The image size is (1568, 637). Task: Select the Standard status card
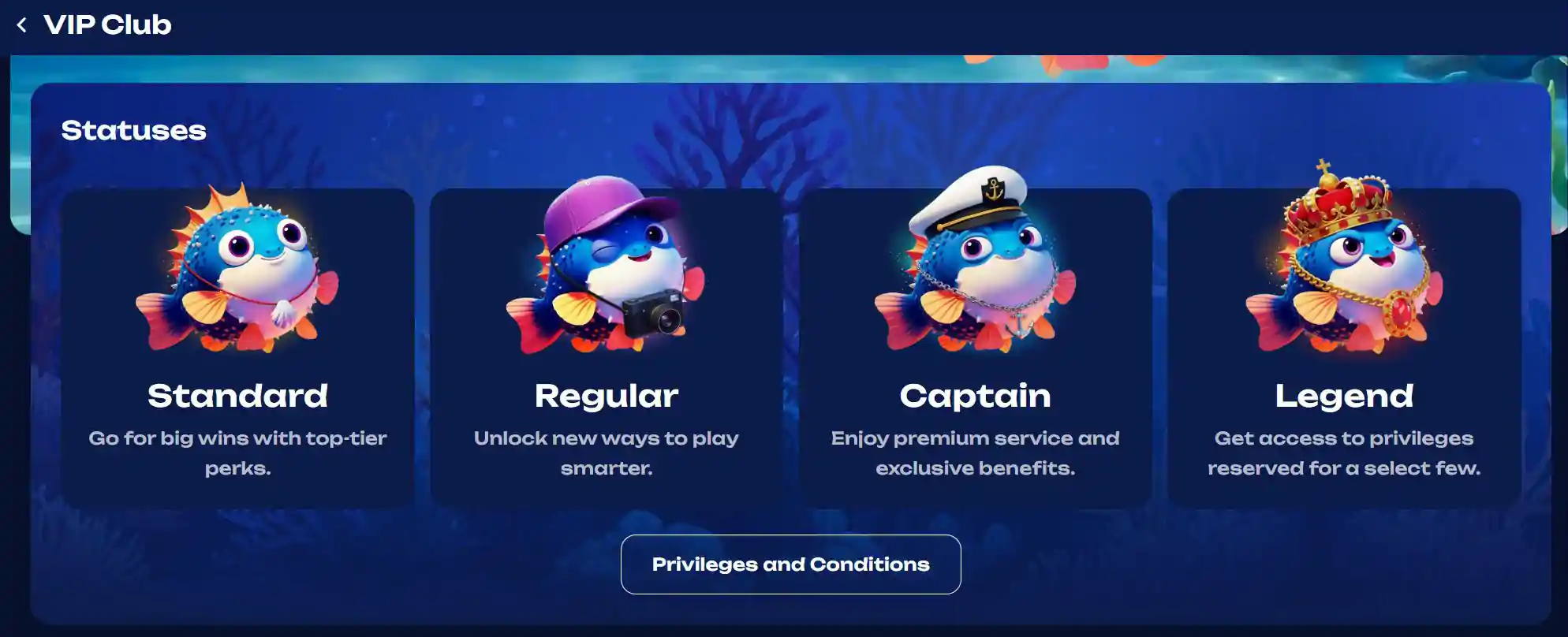coord(237,348)
